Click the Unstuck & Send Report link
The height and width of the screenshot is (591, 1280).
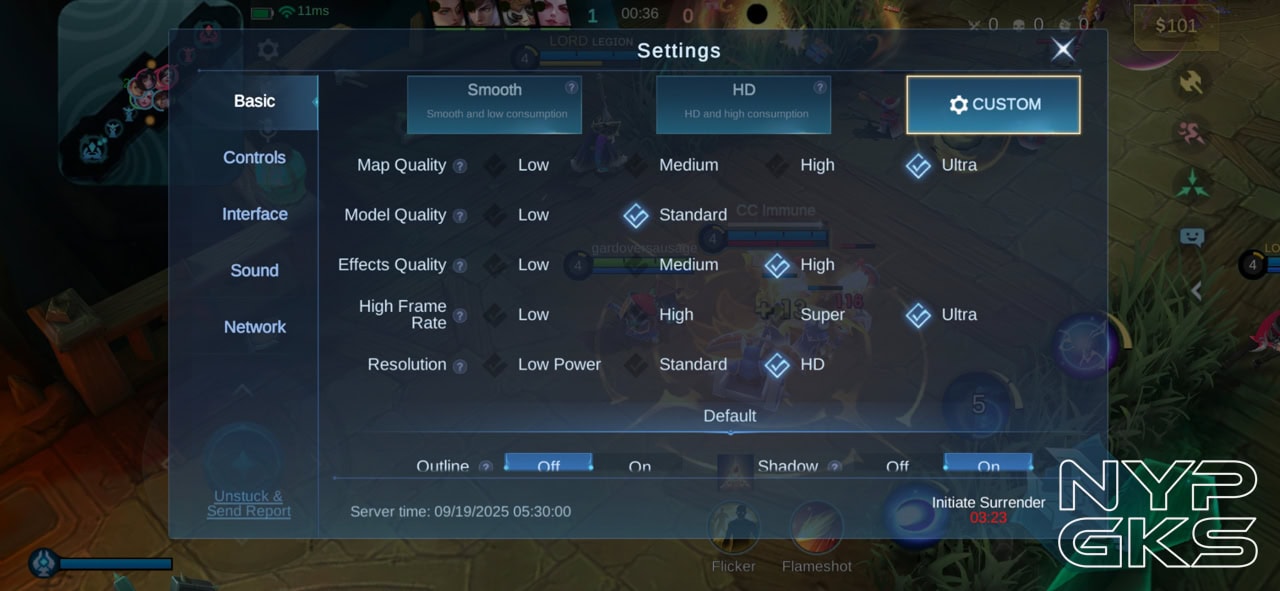click(x=249, y=503)
